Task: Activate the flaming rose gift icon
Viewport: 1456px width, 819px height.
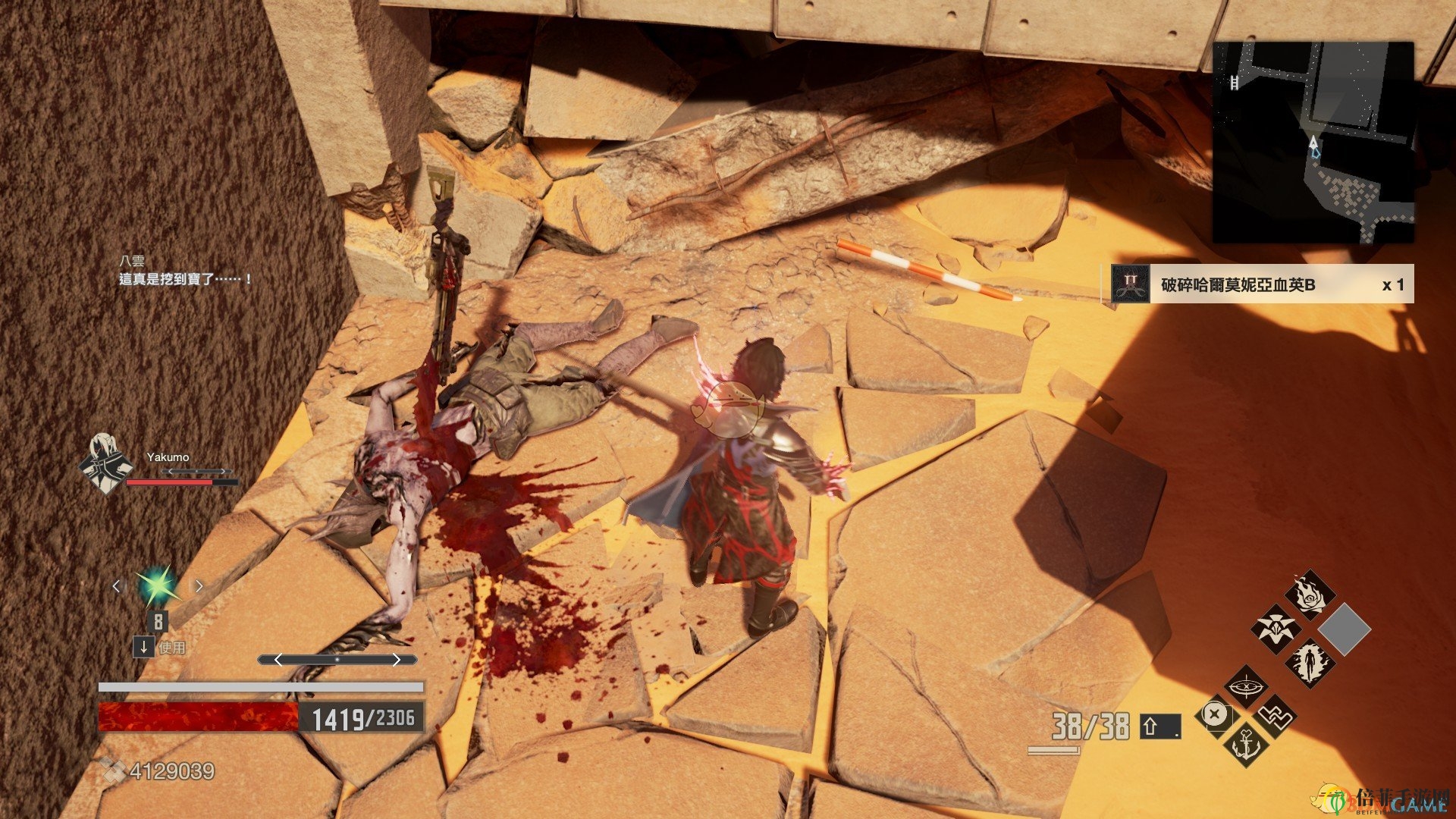Action: click(1310, 595)
